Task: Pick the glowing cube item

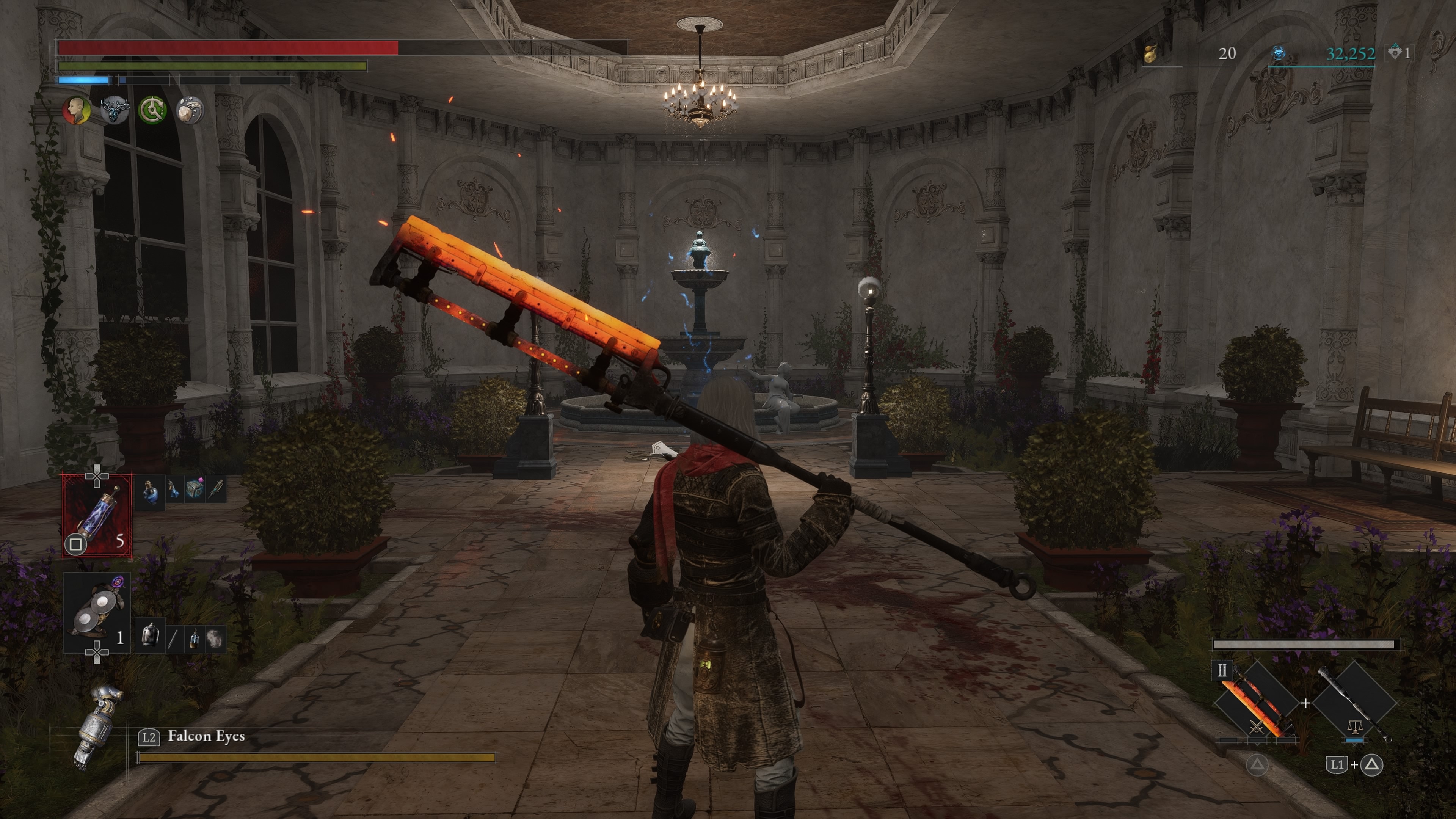Action: pos(195,490)
